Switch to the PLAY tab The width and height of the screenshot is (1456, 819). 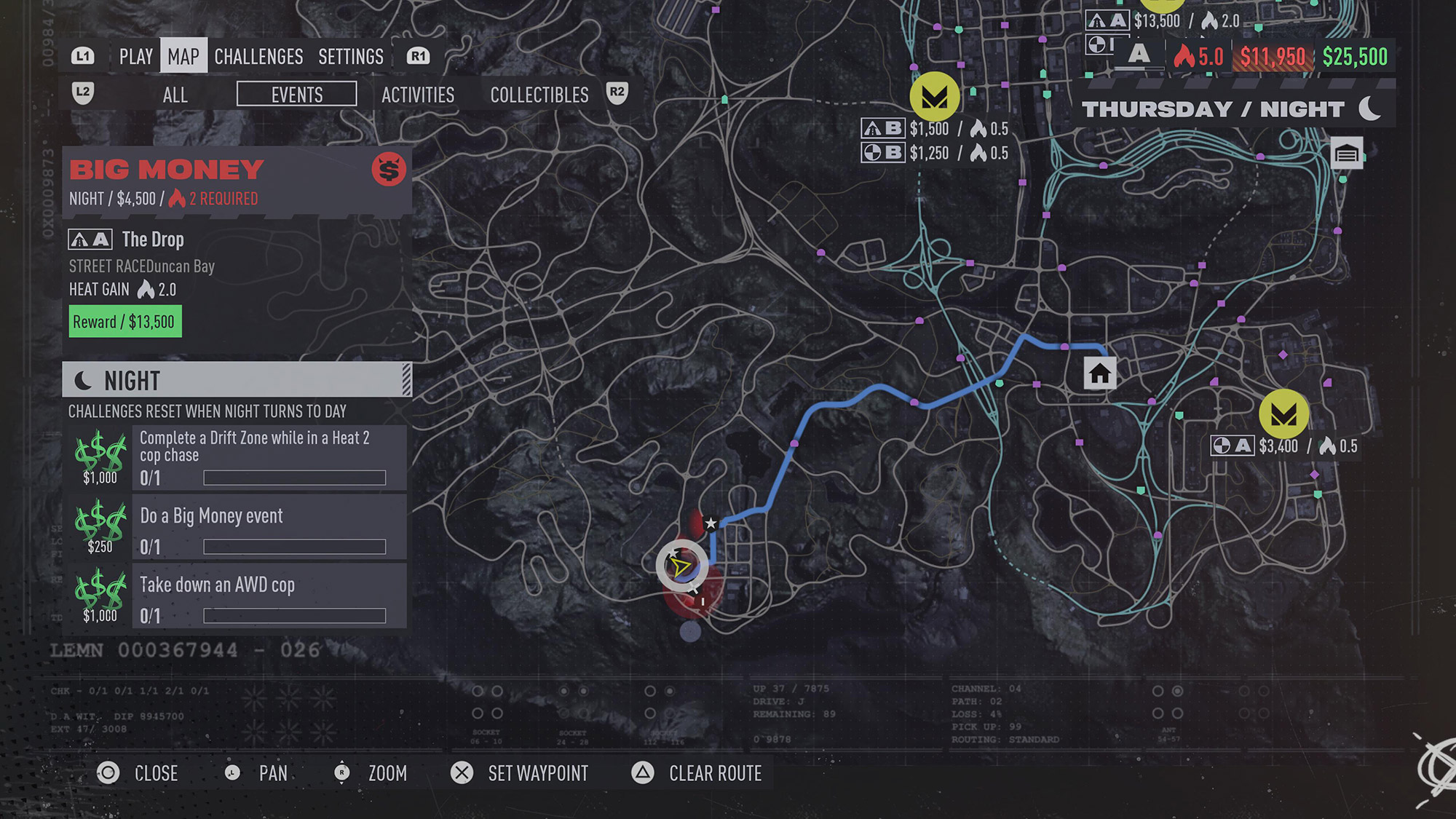pos(135,57)
